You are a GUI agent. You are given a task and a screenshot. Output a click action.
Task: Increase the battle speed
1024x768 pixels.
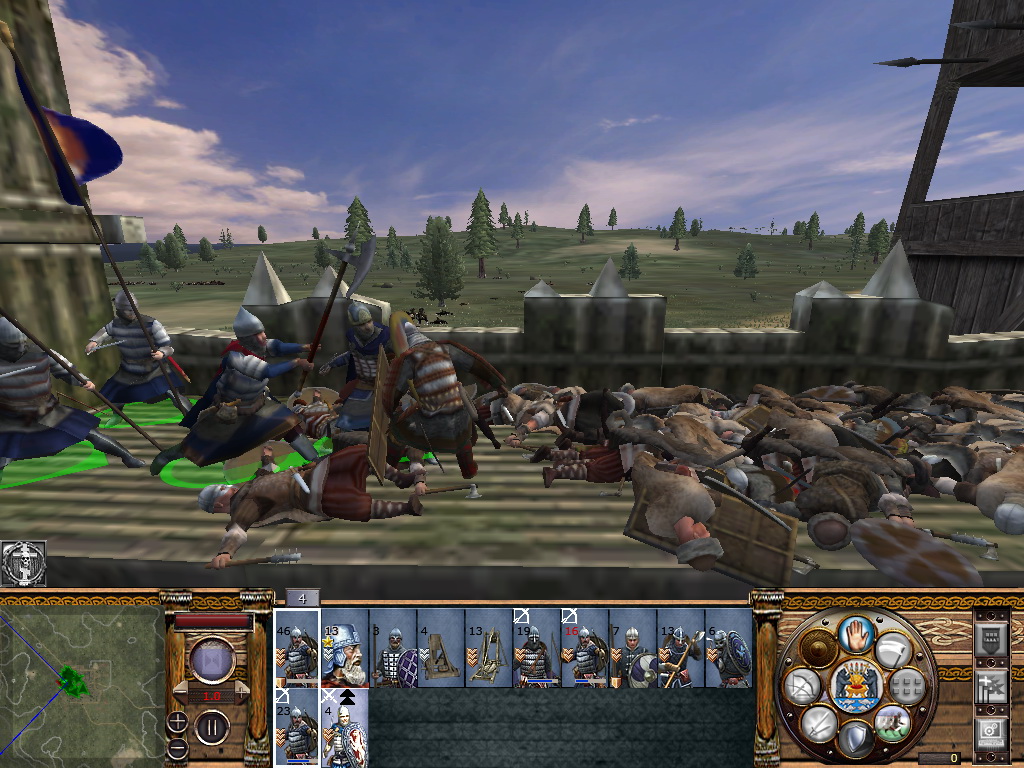(x=240, y=693)
